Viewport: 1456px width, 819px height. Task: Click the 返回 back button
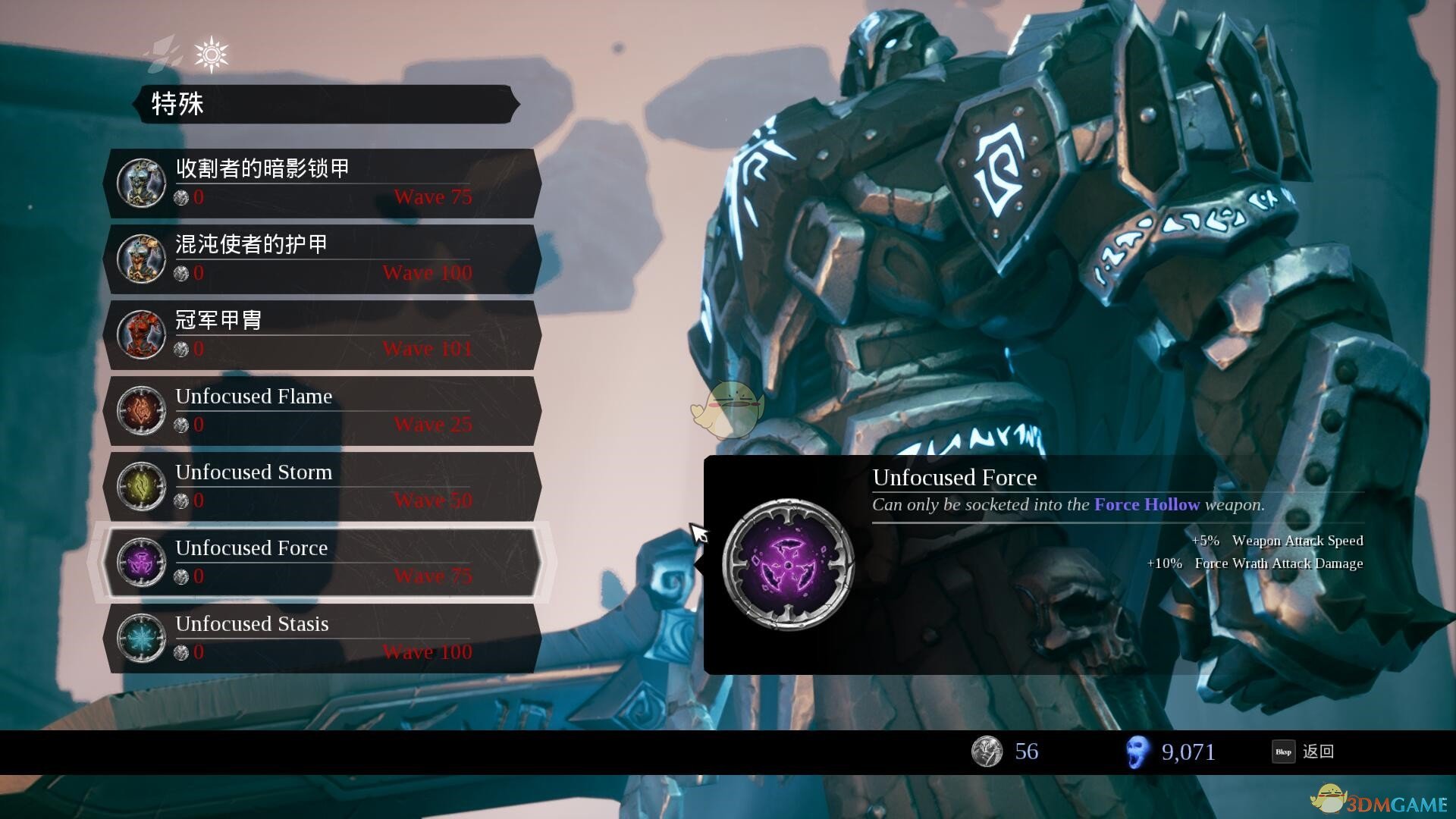[1304, 752]
